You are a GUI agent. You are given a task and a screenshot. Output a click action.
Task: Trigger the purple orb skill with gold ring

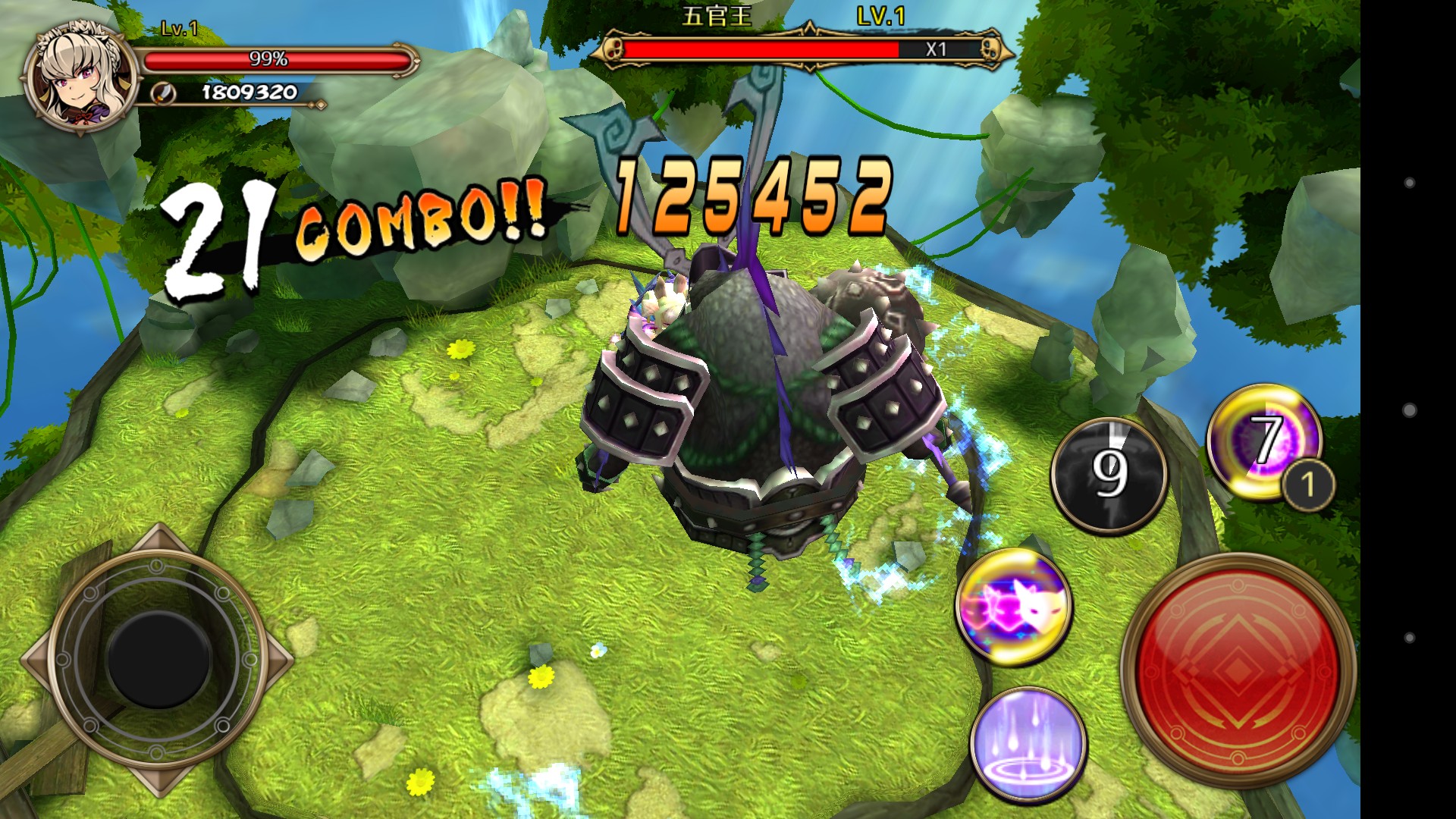coord(1262,441)
